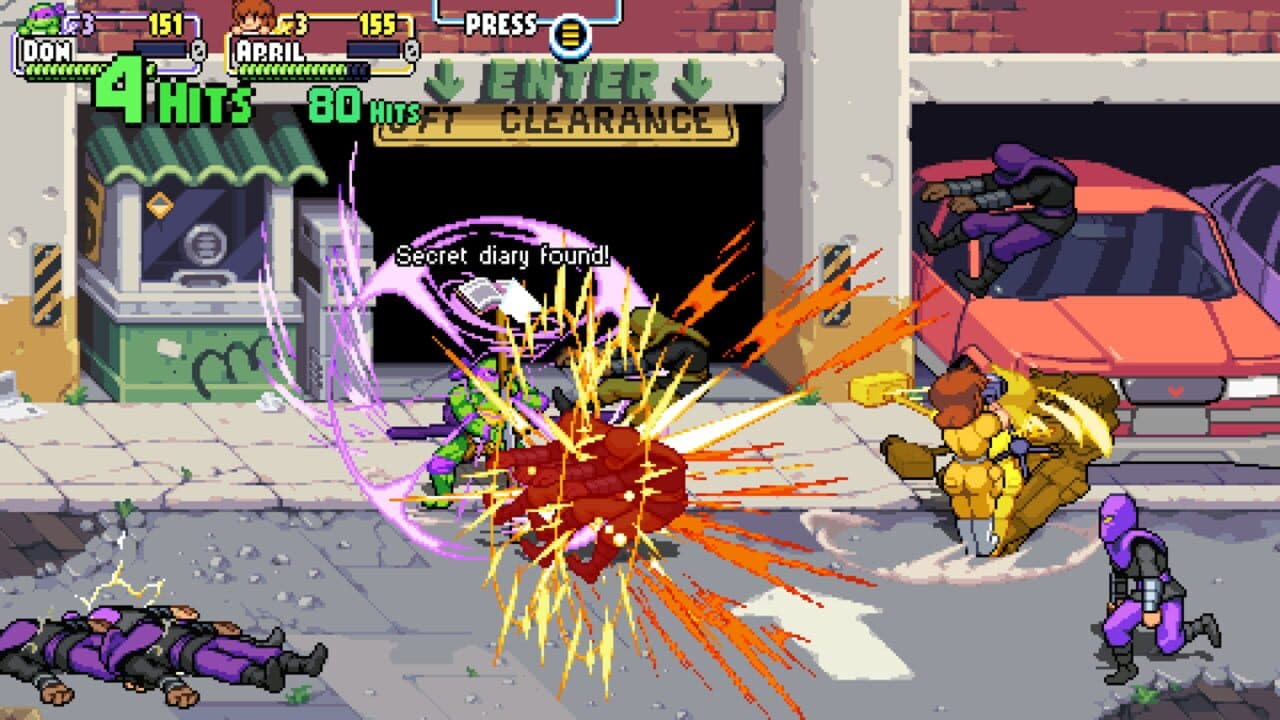Image resolution: width=1280 pixels, height=720 pixels.
Task: Click April's ninja power gauge showing 0
Action: pos(410,50)
